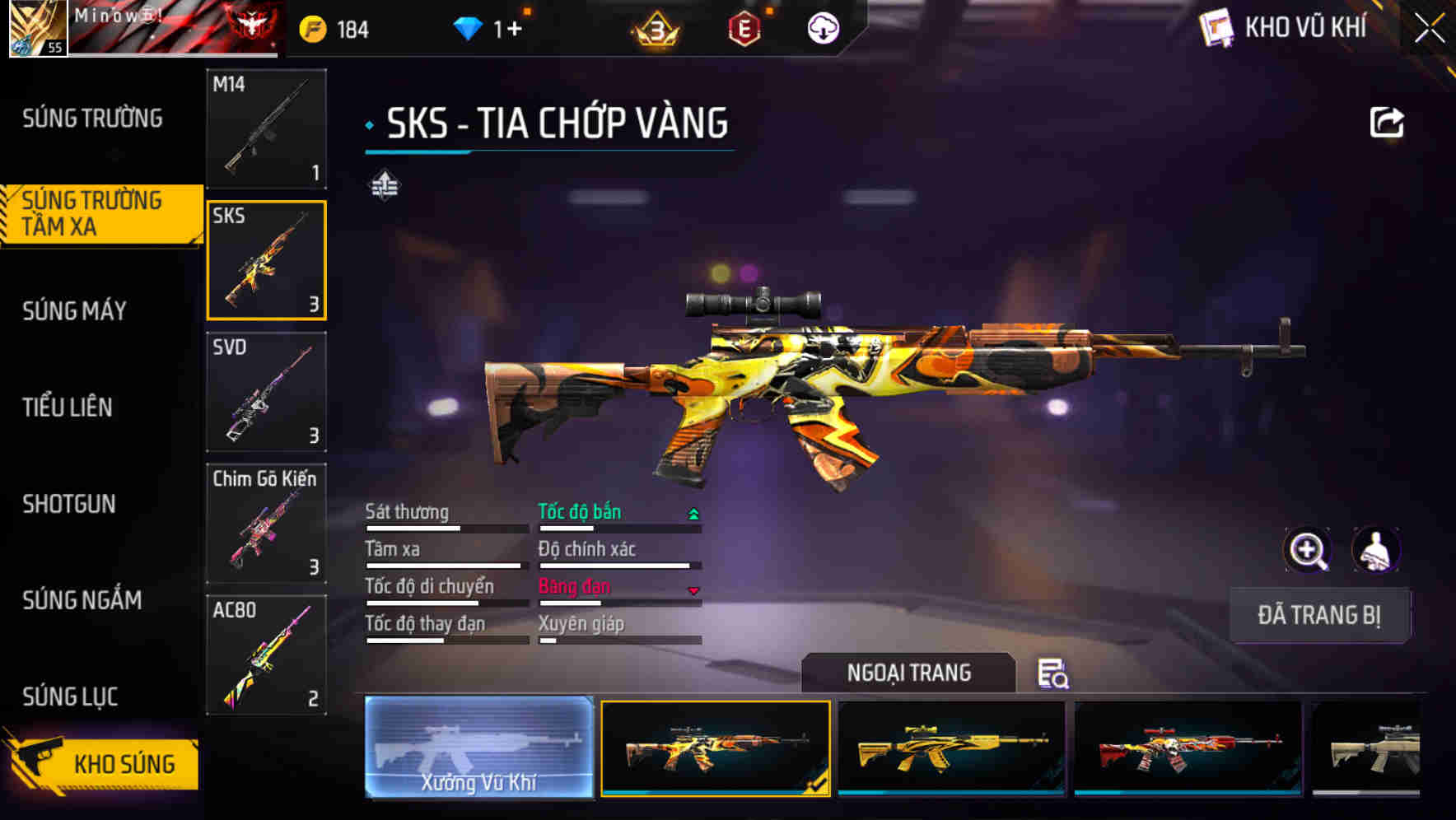Select the AC80 weapon tile

click(x=266, y=655)
